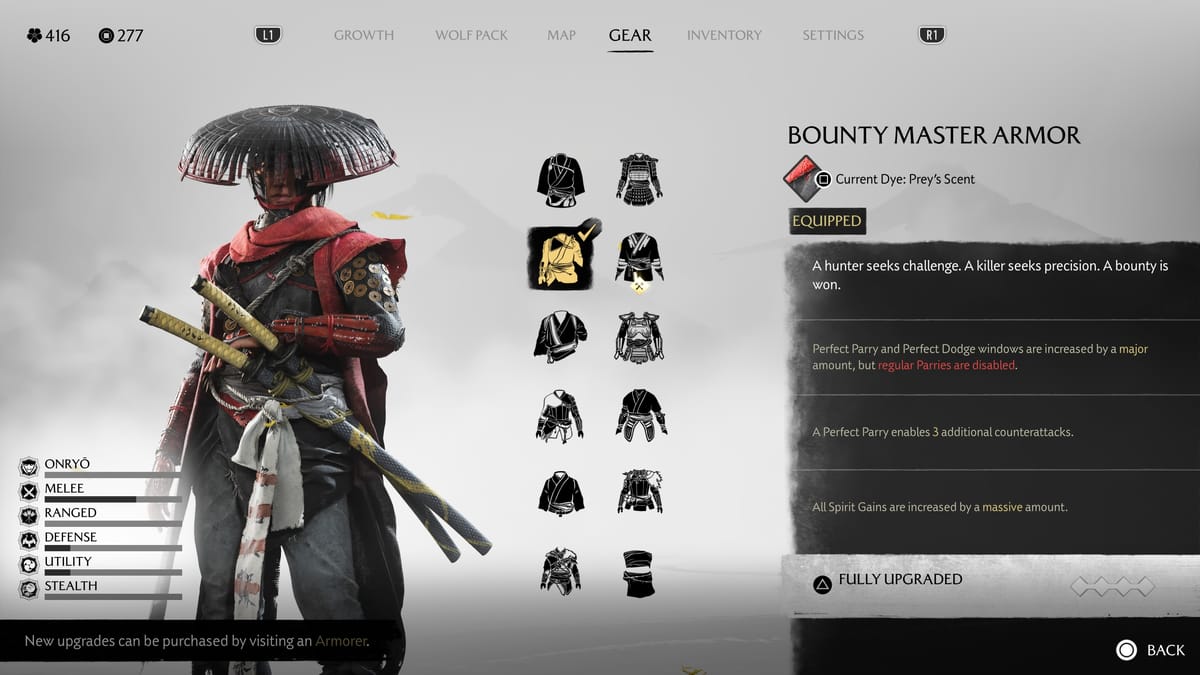
Task: Select the equipped gold Bounty Master armor
Action: (x=560, y=258)
